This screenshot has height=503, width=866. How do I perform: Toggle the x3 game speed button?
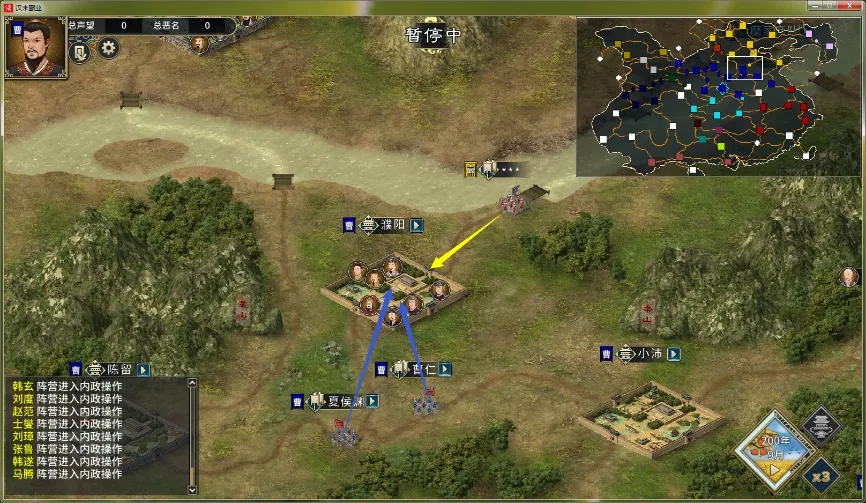coord(819,476)
